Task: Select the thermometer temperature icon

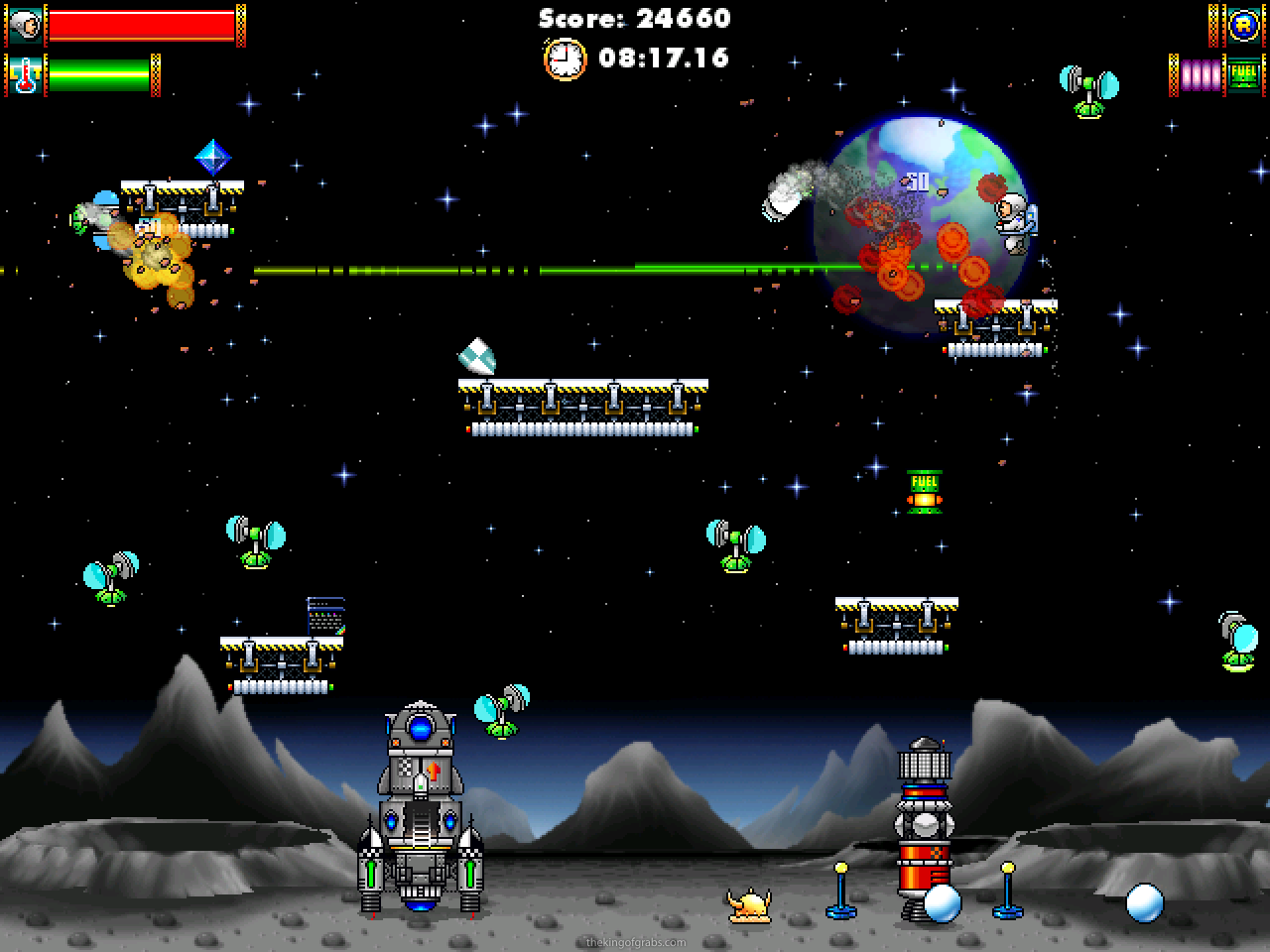Action: (x=25, y=75)
